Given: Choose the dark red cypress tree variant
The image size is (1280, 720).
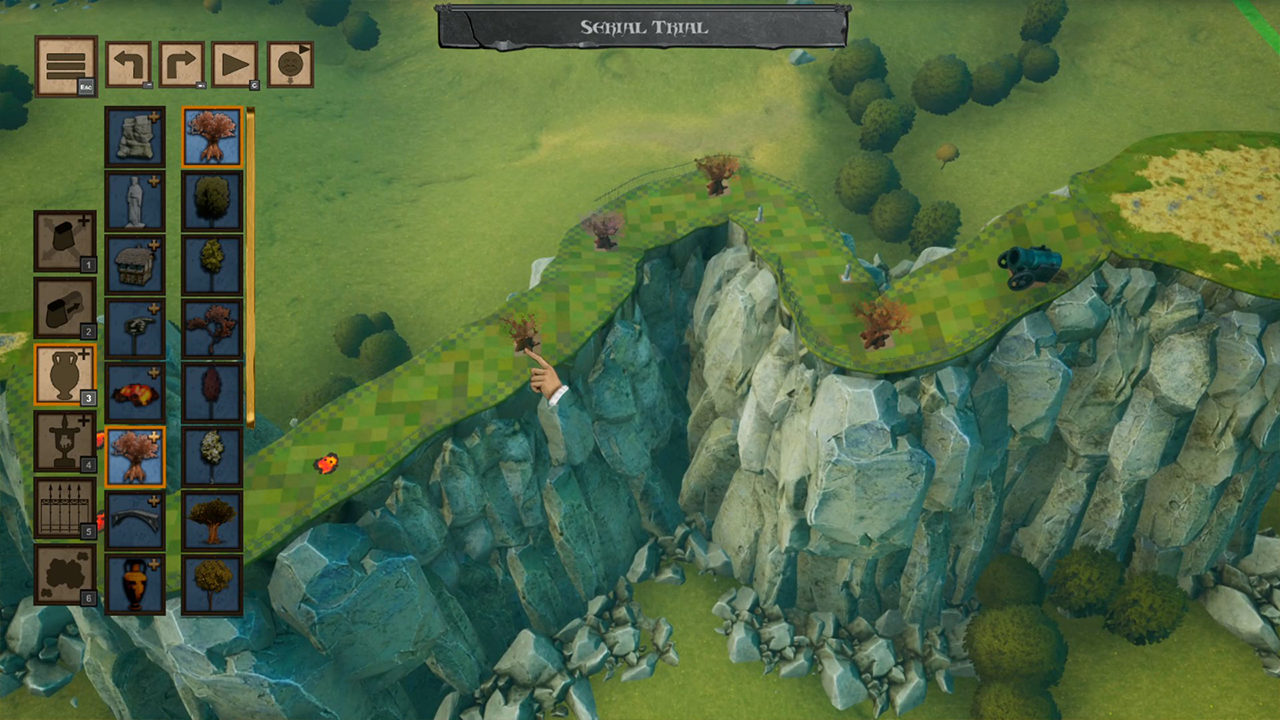Looking at the screenshot, I should [212, 393].
